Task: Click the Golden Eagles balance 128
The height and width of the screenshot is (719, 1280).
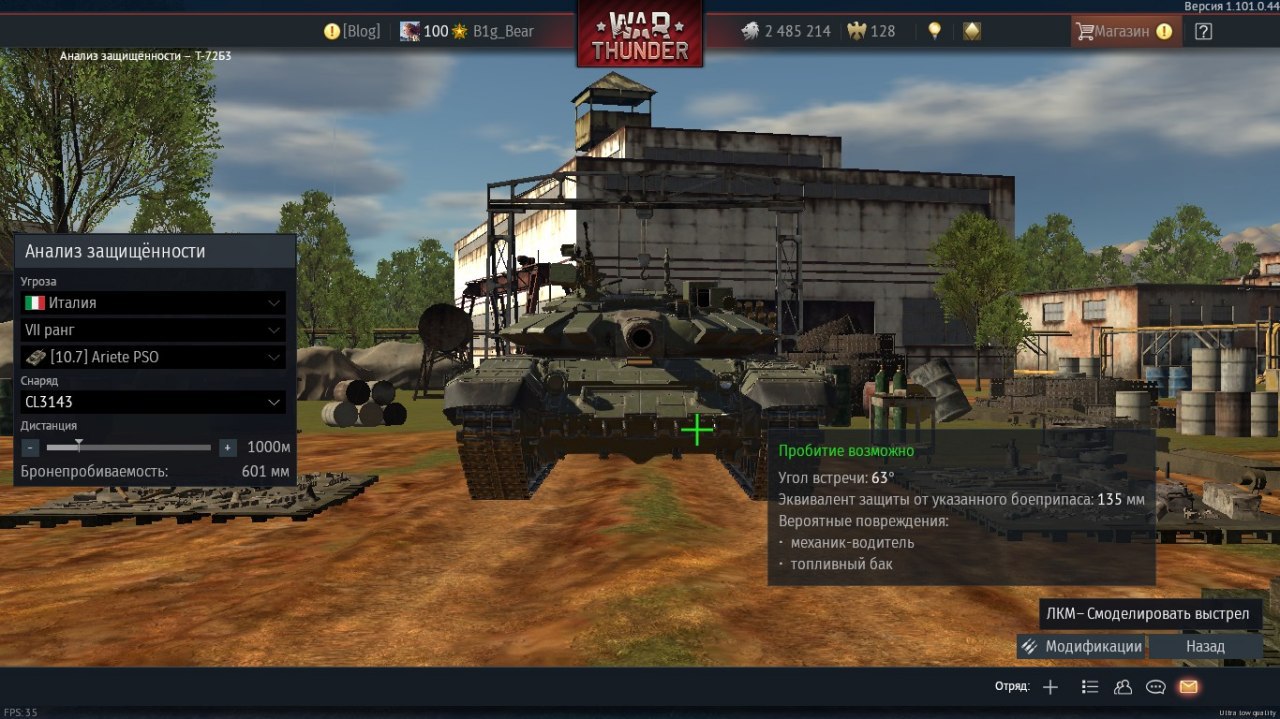Action: pos(871,31)
